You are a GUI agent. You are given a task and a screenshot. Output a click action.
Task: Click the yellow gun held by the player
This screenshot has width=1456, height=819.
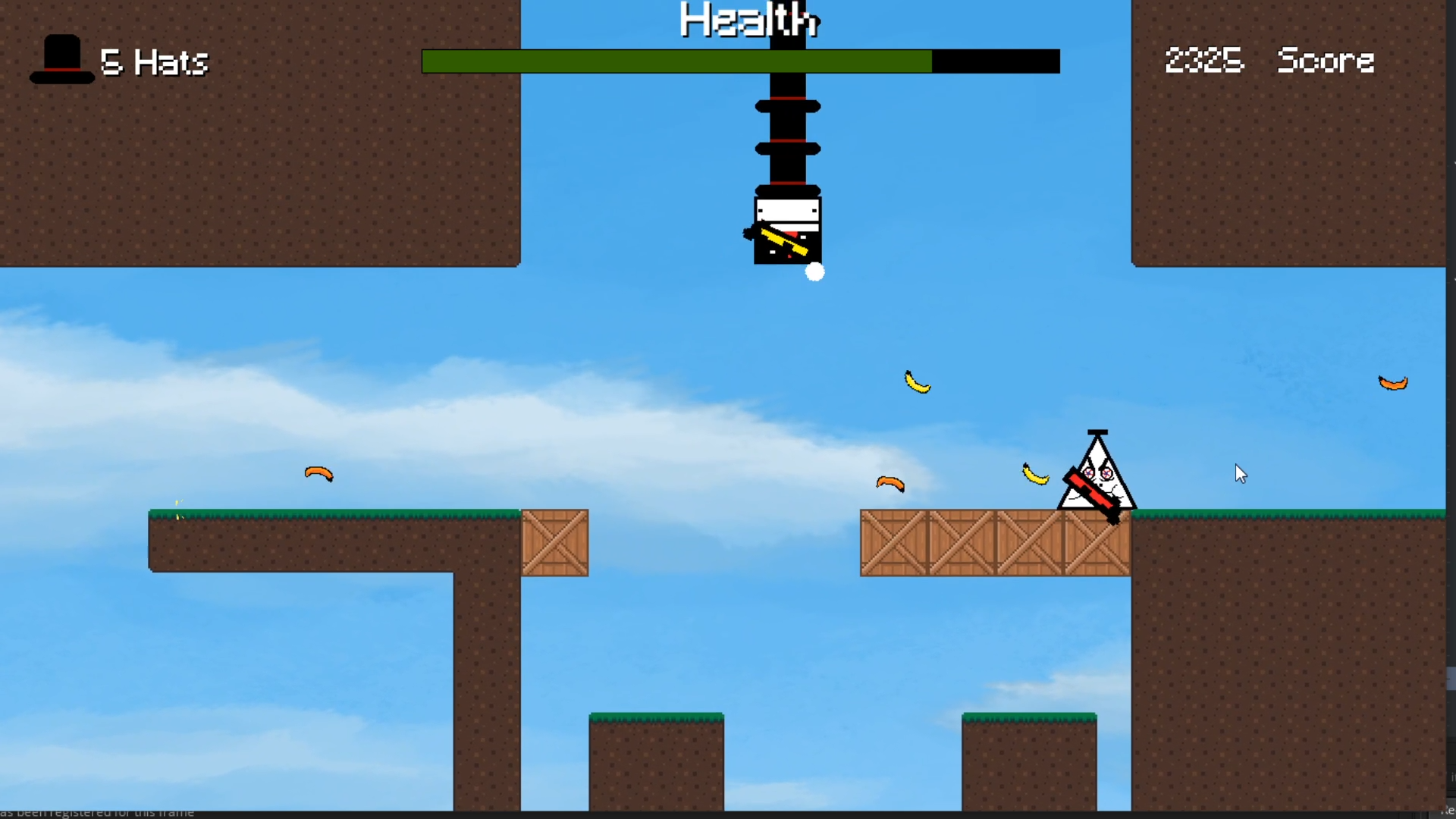[783, 241]
